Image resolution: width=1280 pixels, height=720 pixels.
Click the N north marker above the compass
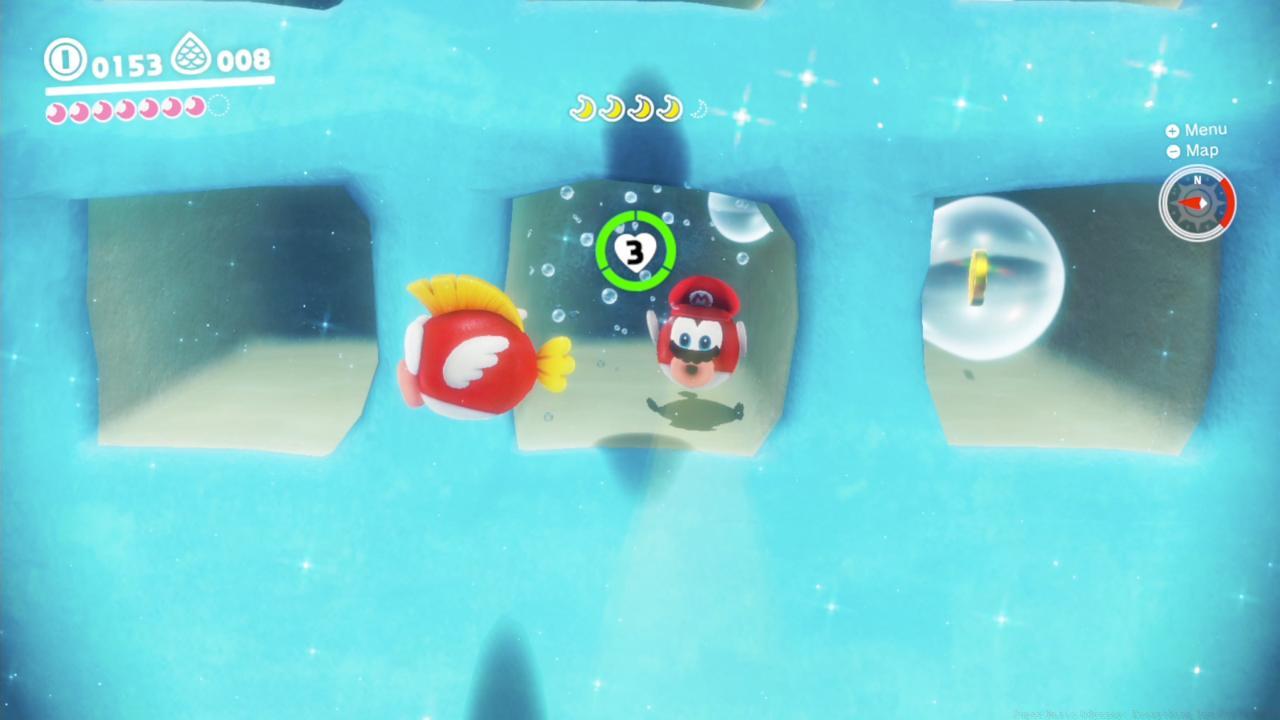pyautogui.click(x=1197, y=181)
